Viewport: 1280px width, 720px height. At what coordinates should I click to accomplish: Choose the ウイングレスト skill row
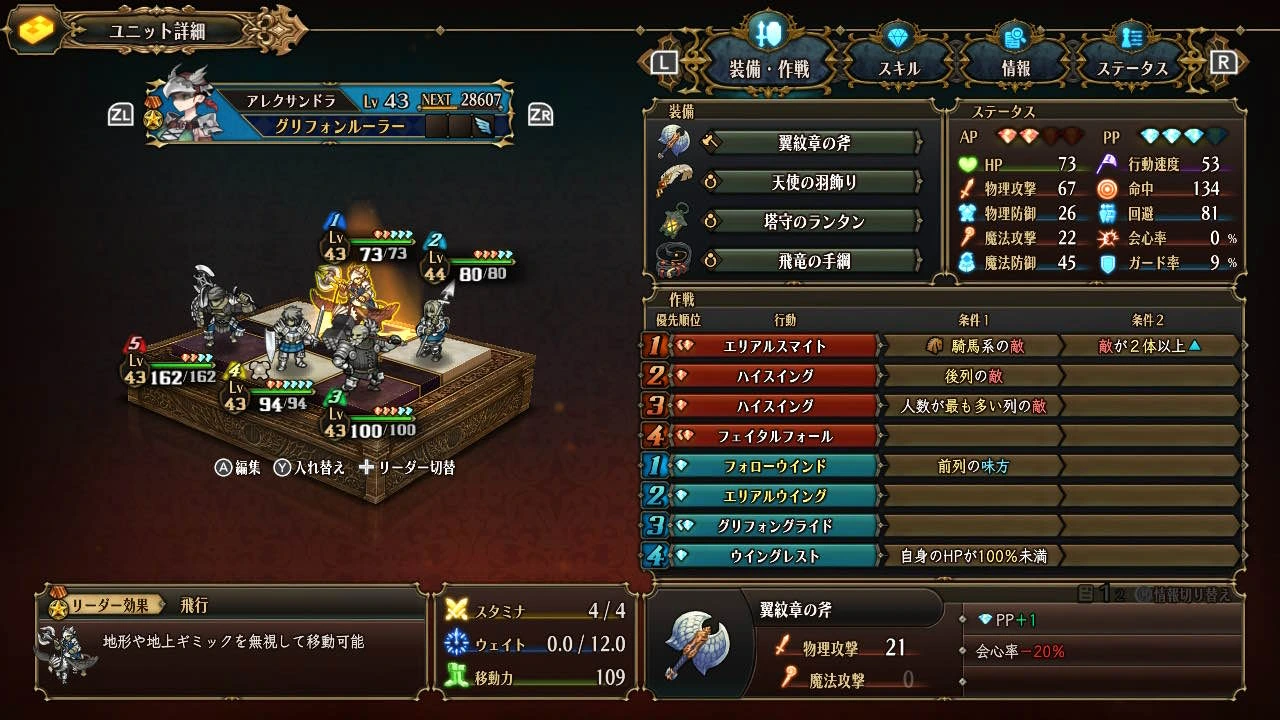pyautogui.click(x=774, y=556)
